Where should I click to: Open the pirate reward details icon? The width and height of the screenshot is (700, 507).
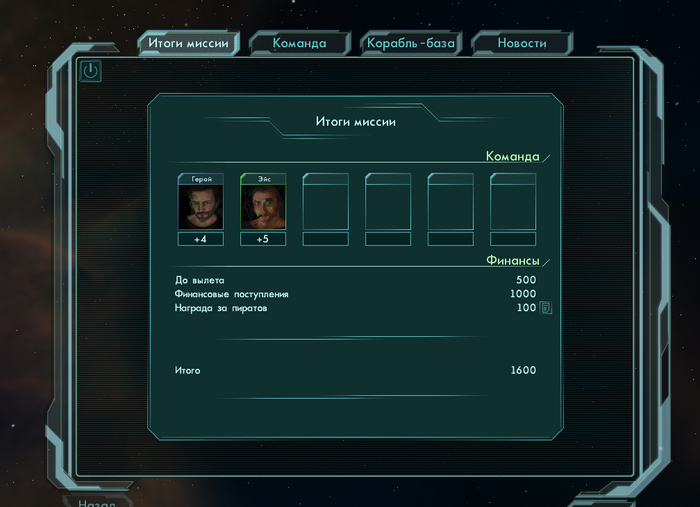[546, 308]
